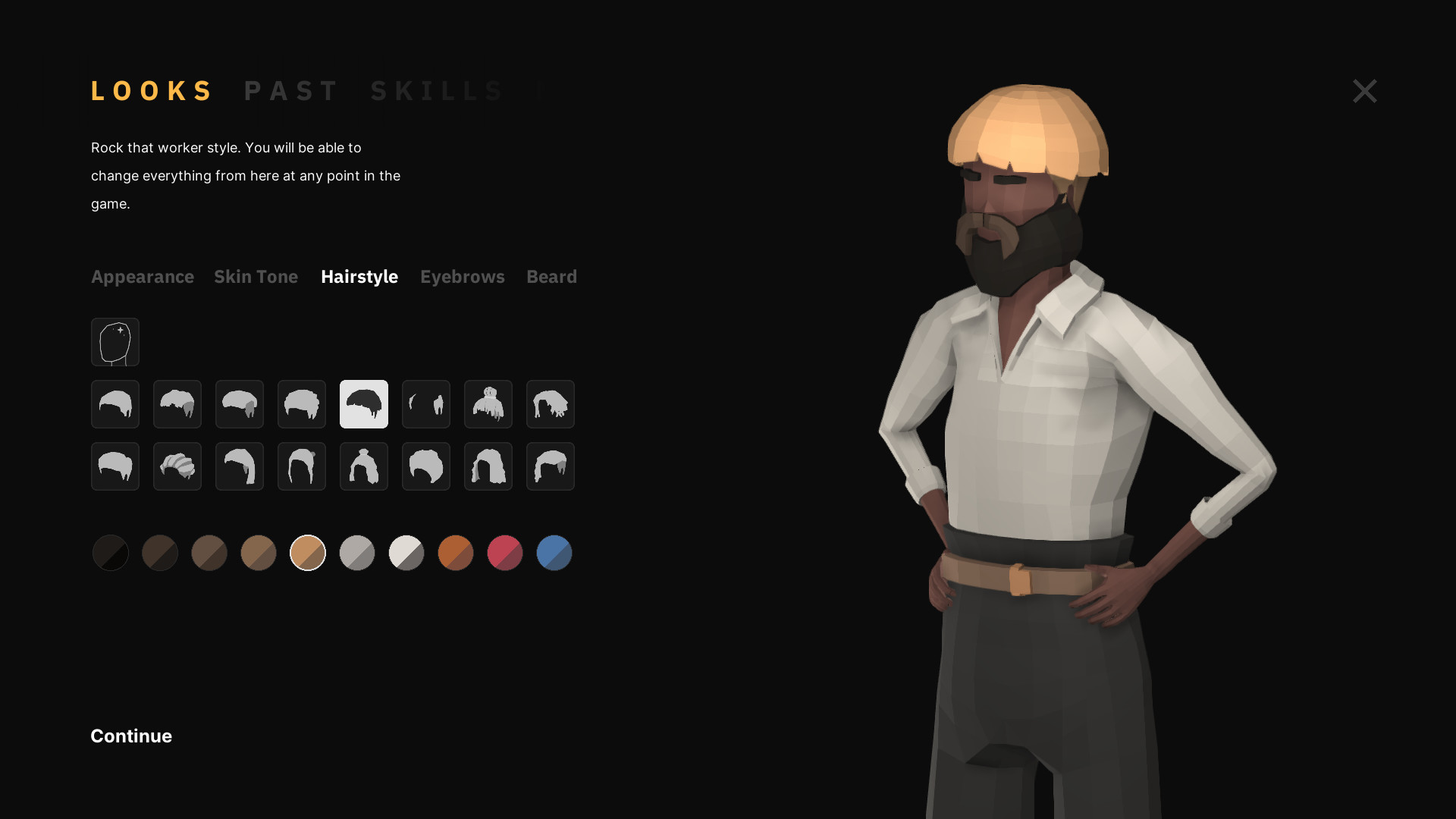The height and width of the screenshot is (819, 1456).
Task: Switch to the PAST tab
Action: pyautogui.click(x=293, y=90)
